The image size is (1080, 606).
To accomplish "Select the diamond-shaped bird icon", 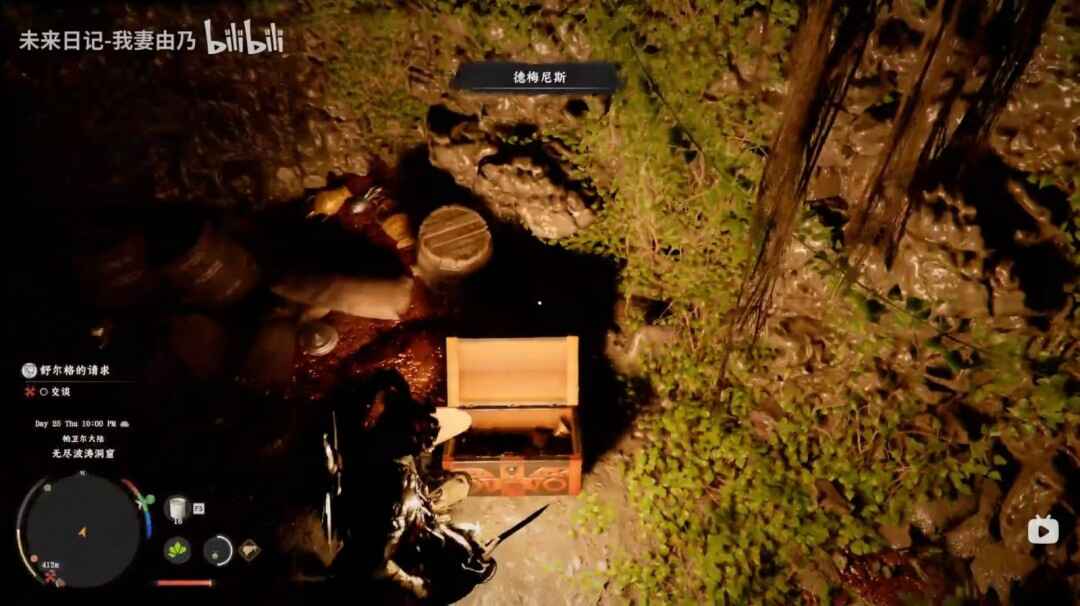I will (248, 549).
